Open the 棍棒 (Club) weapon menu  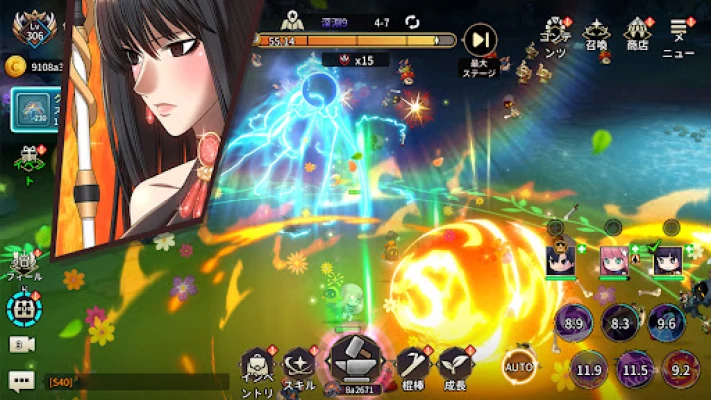pos(412,366)
